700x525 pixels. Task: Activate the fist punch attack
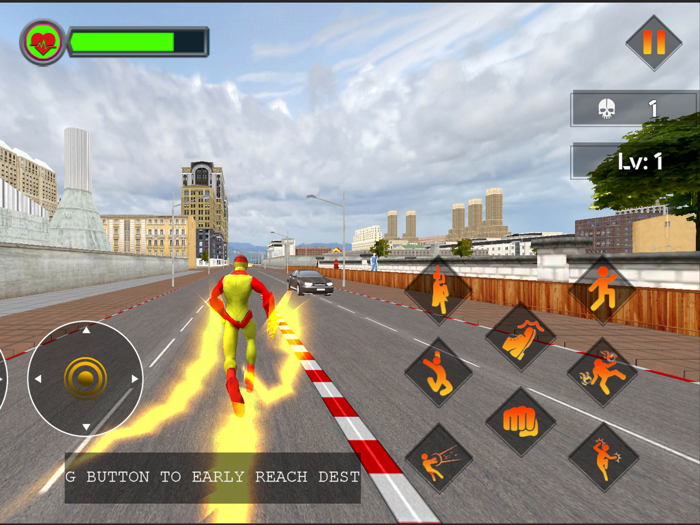coord(520,421)
